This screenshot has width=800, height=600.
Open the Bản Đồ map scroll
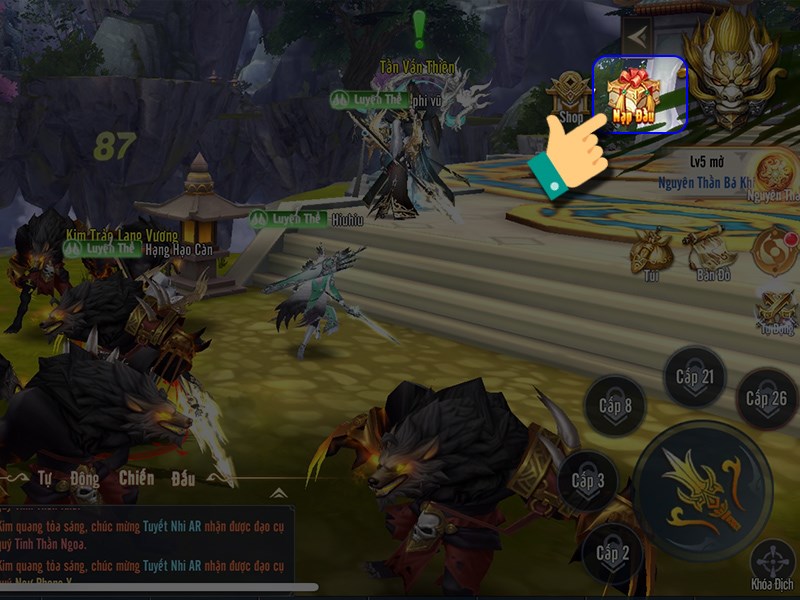pyautogui.click(x=709, y=252)
